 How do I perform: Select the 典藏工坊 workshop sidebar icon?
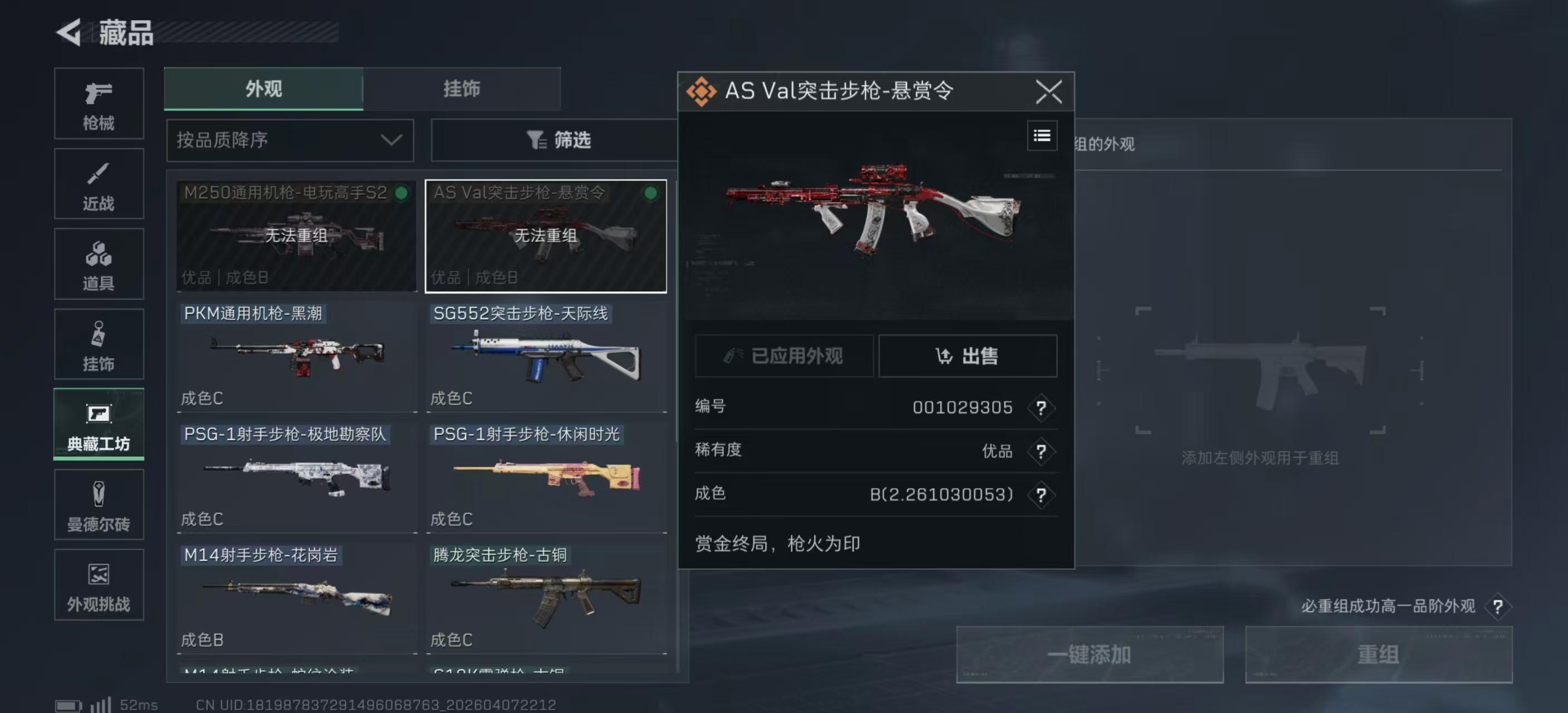pyautogui.click(x=98, y=424)
